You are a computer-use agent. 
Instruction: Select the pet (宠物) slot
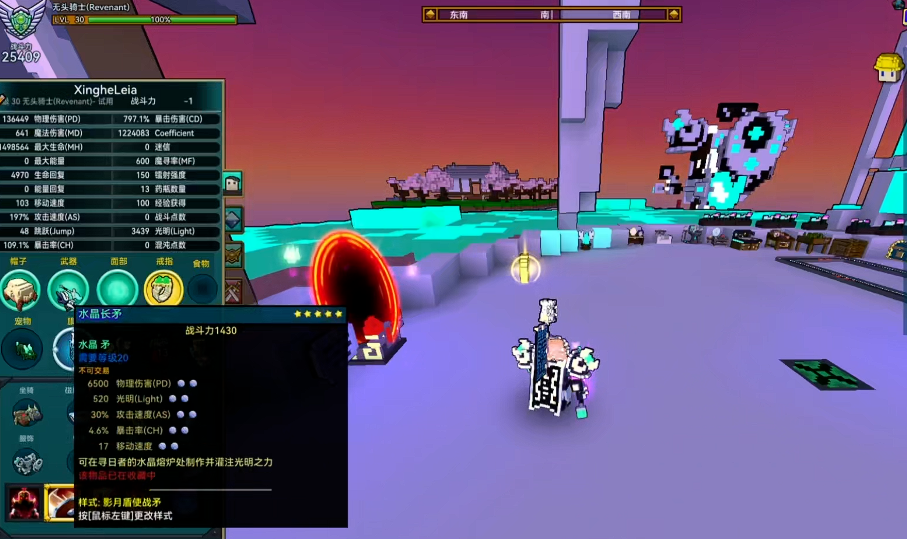pos(22,349)
